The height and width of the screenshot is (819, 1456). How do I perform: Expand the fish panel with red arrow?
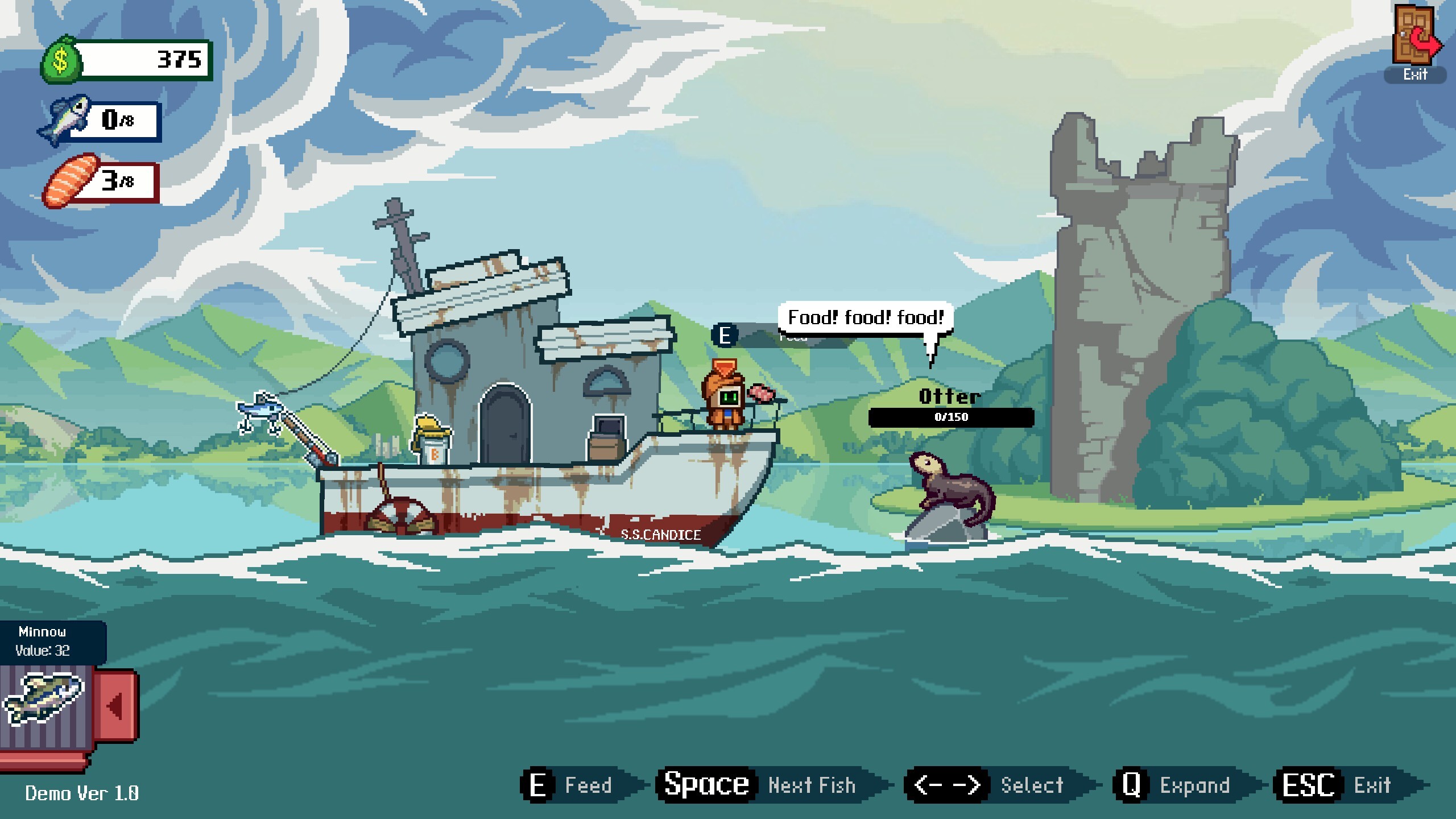pyautogui.click(x=116, y=706)
